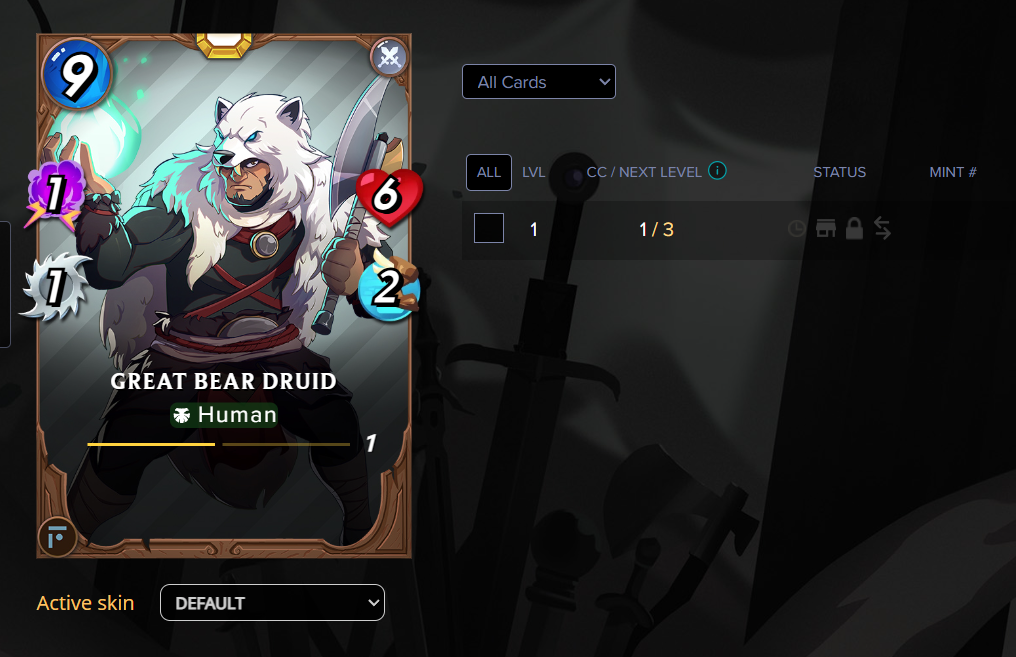1016x657 pixels.
Task: Tick the checkbox for the level 1 card row
Action: (489, 229)
